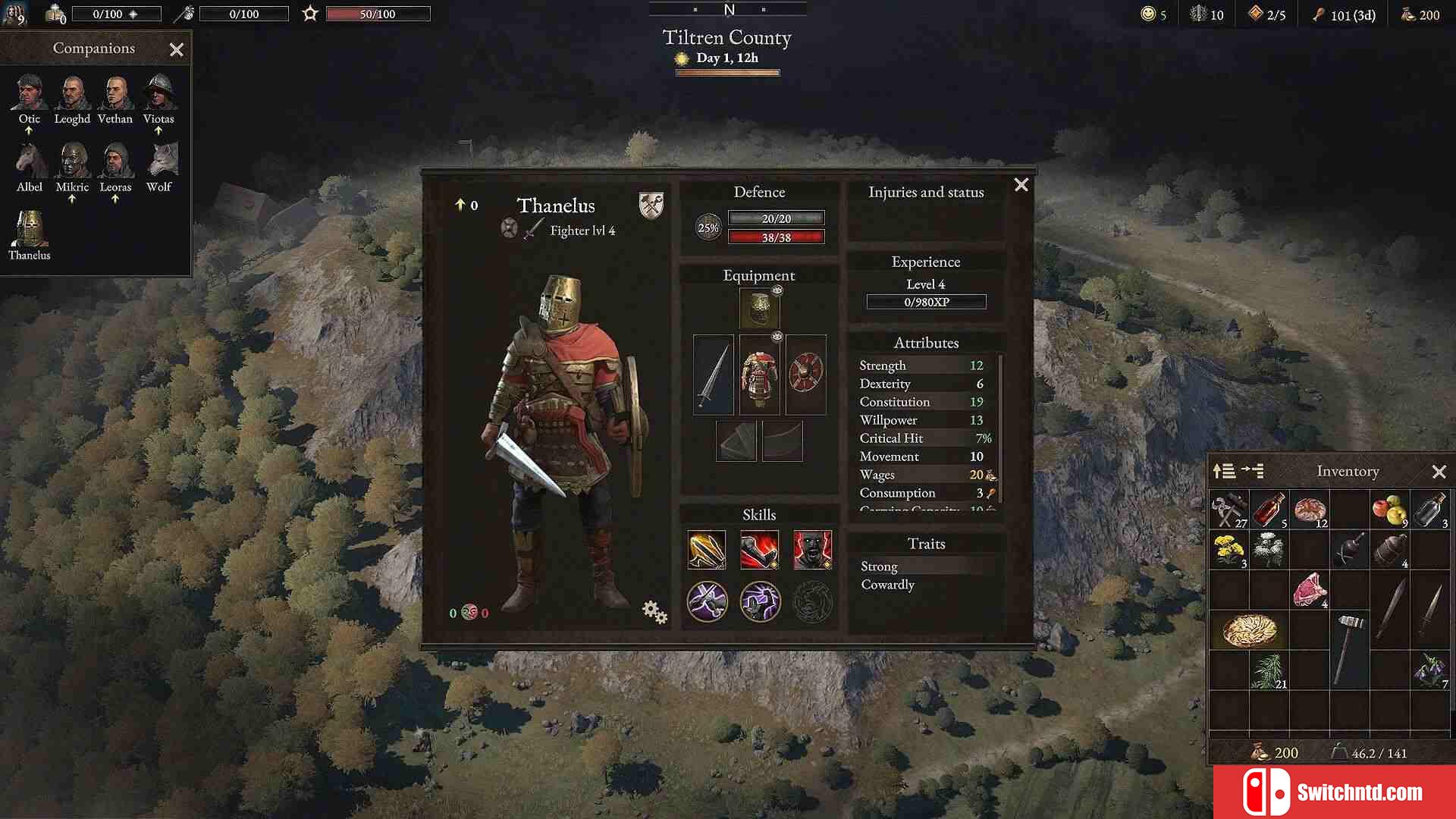Open the gears settings icon on character sheet
Screen dimensions: 1456x819
click(x=654, y=611)
